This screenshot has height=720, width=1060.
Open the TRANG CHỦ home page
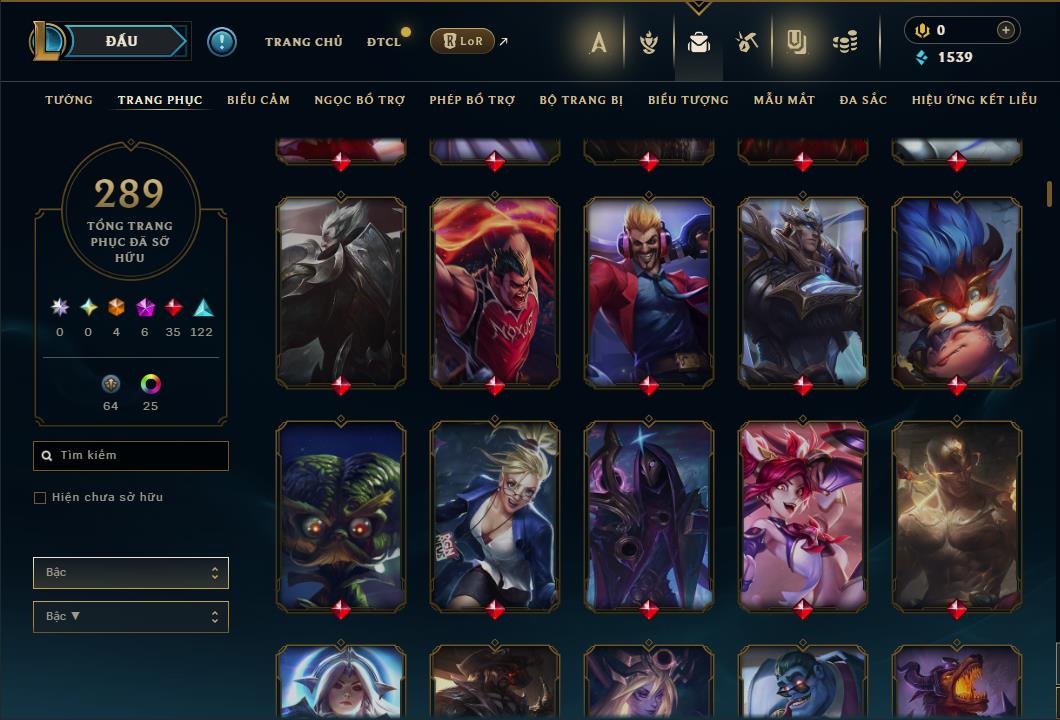[303, 42]
